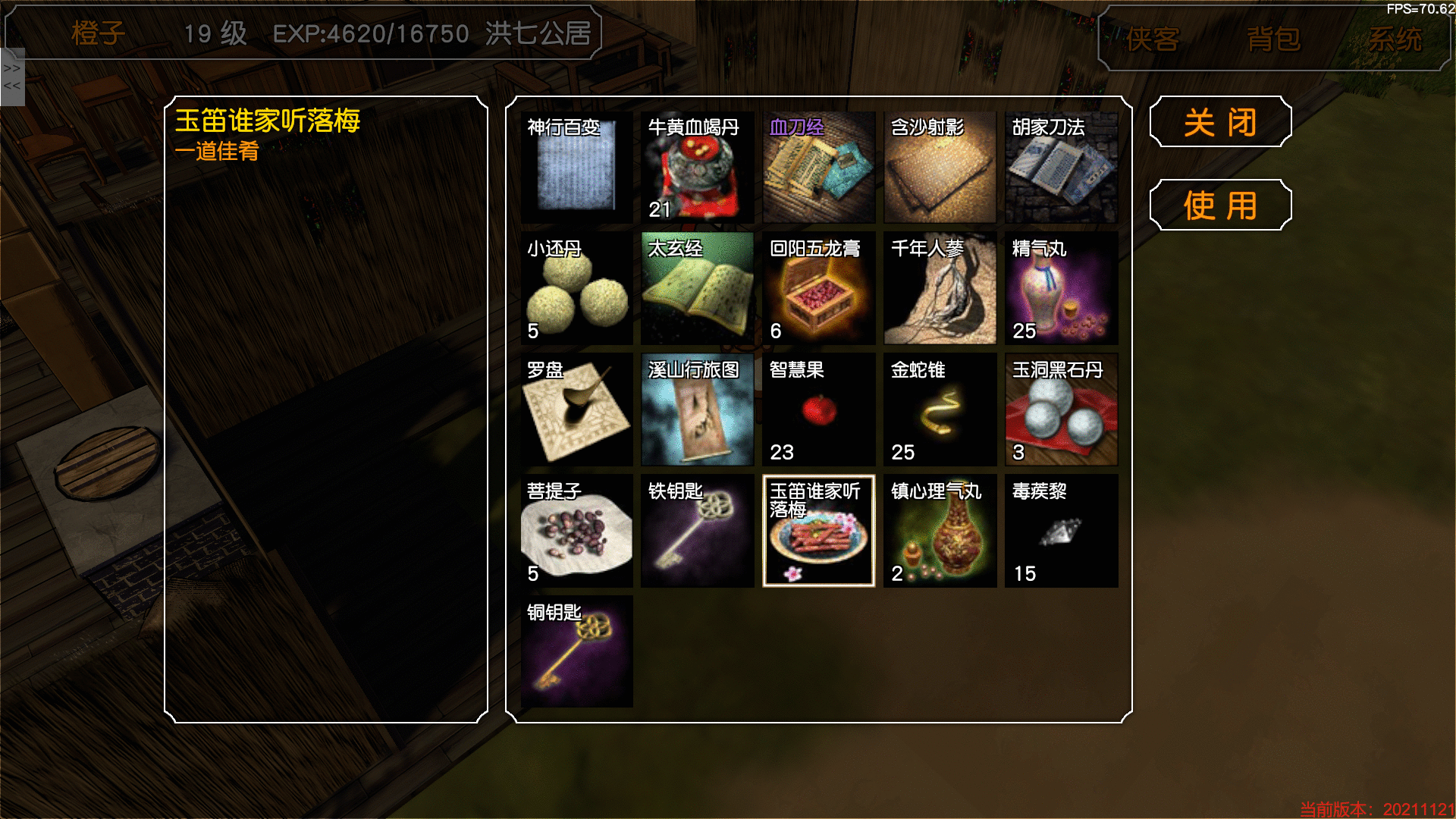
Task: Select the 千年人参 ginseng root
Action: pyautogui.click(x=940, y=289)
